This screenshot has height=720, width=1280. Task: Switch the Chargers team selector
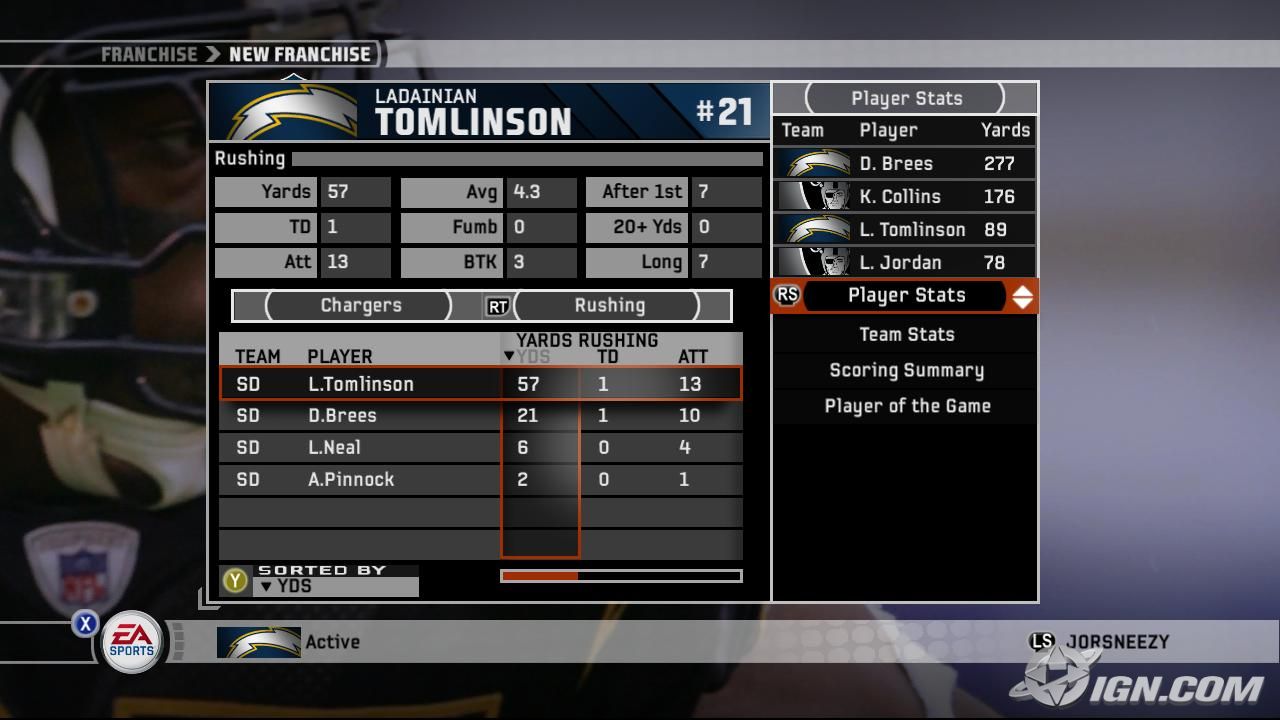point(360,306)
